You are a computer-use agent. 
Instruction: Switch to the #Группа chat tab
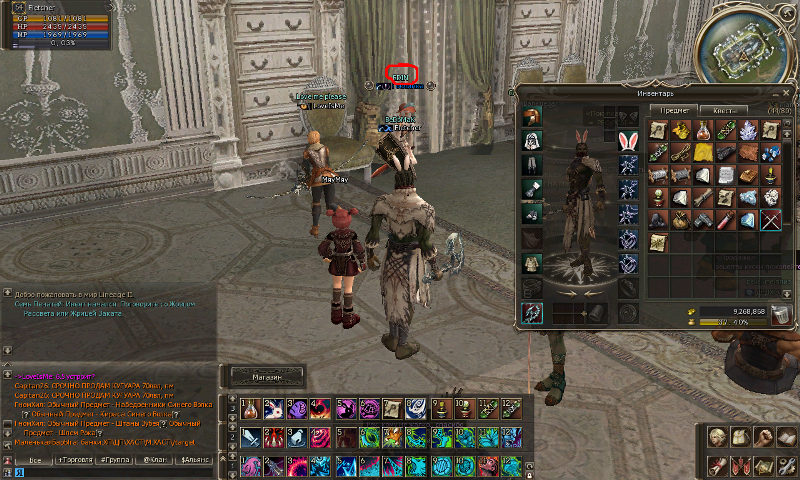tap(116, 458)
